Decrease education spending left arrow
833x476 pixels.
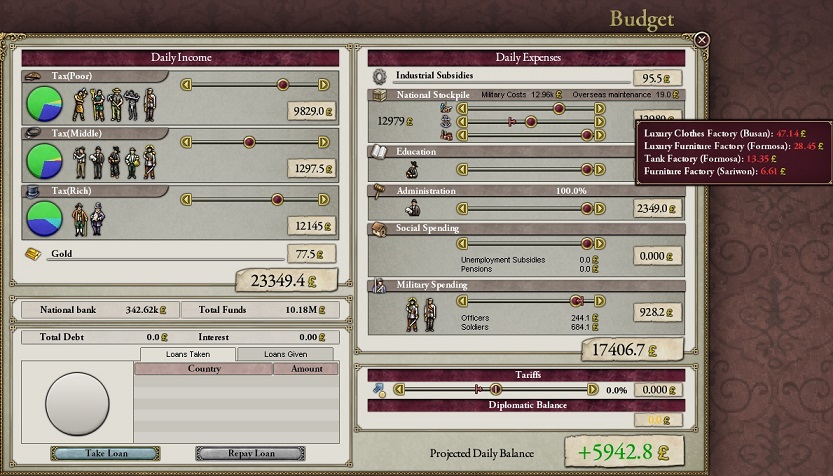coord(463,169)
